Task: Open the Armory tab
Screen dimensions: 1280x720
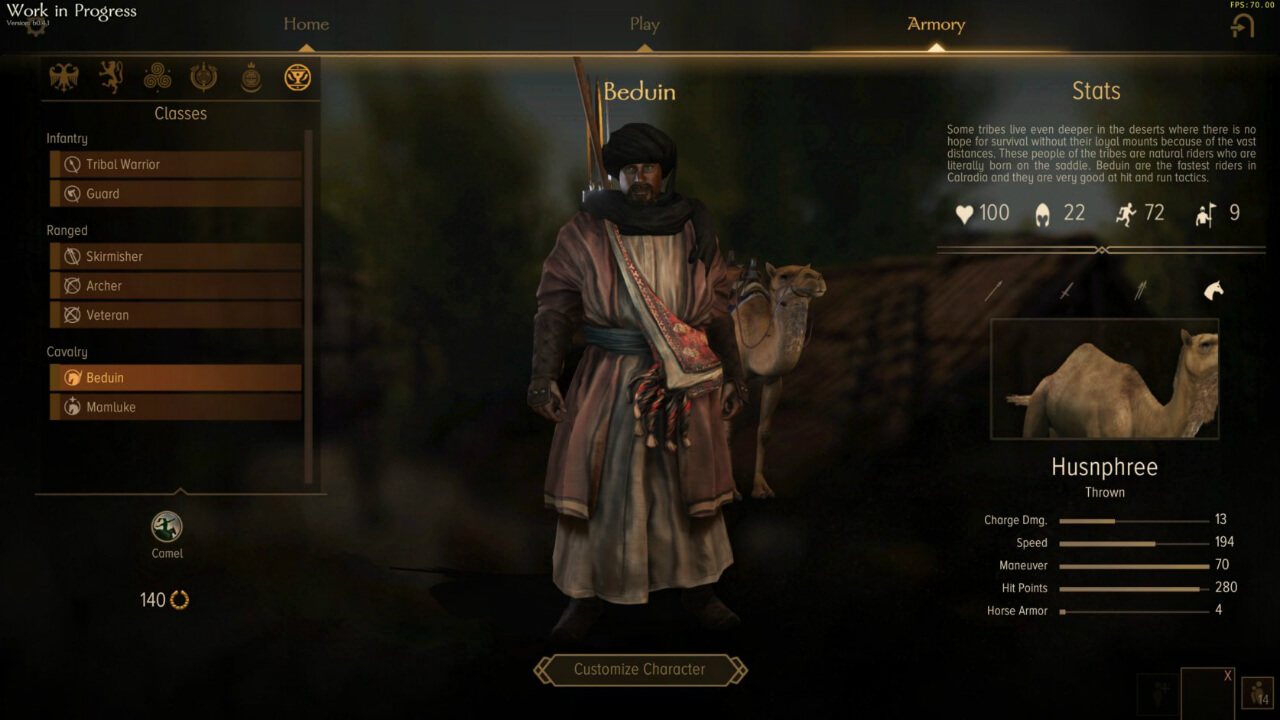Action: point(935,24)
